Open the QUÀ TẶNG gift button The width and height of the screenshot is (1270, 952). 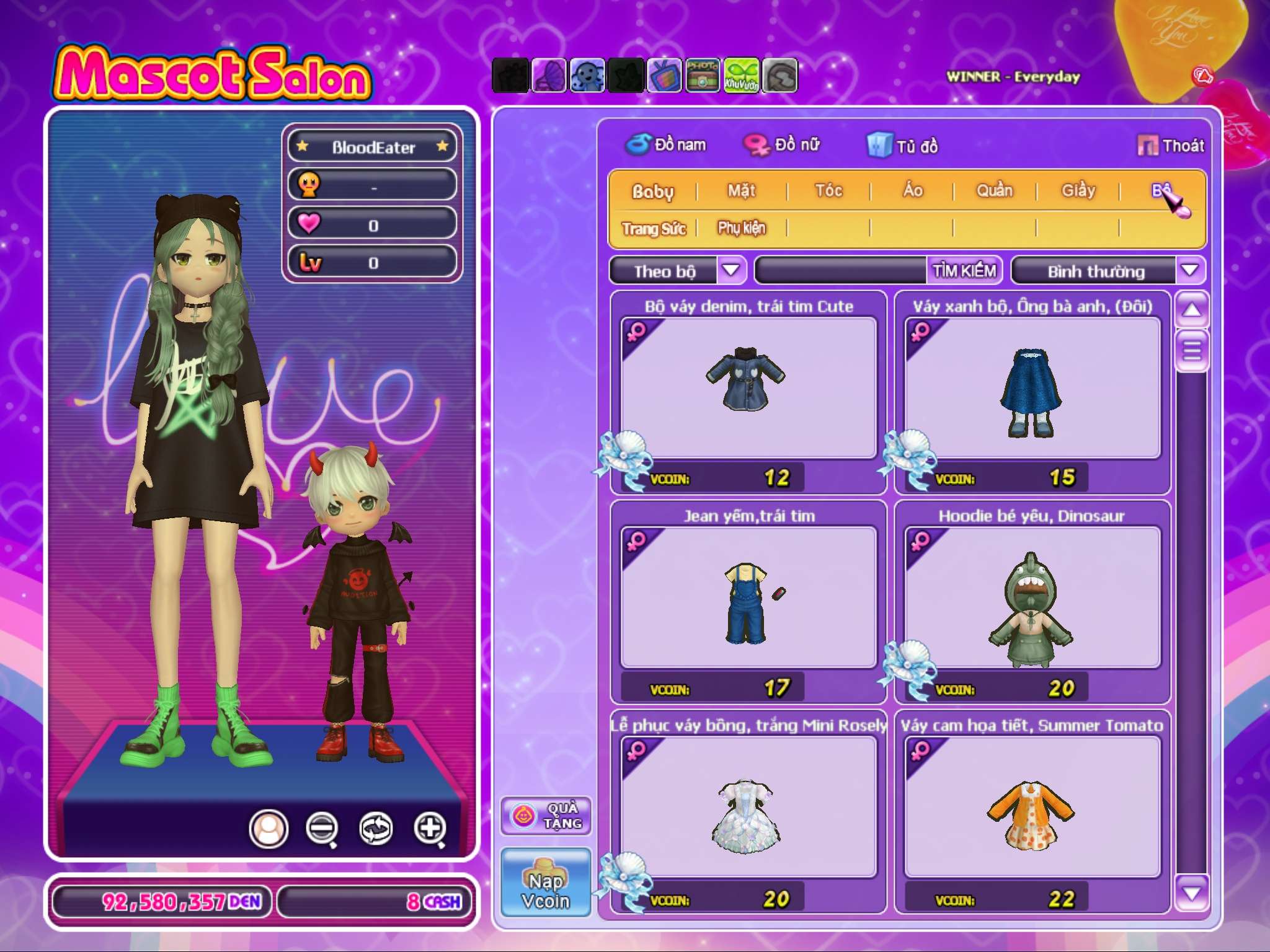coord(546,816)
